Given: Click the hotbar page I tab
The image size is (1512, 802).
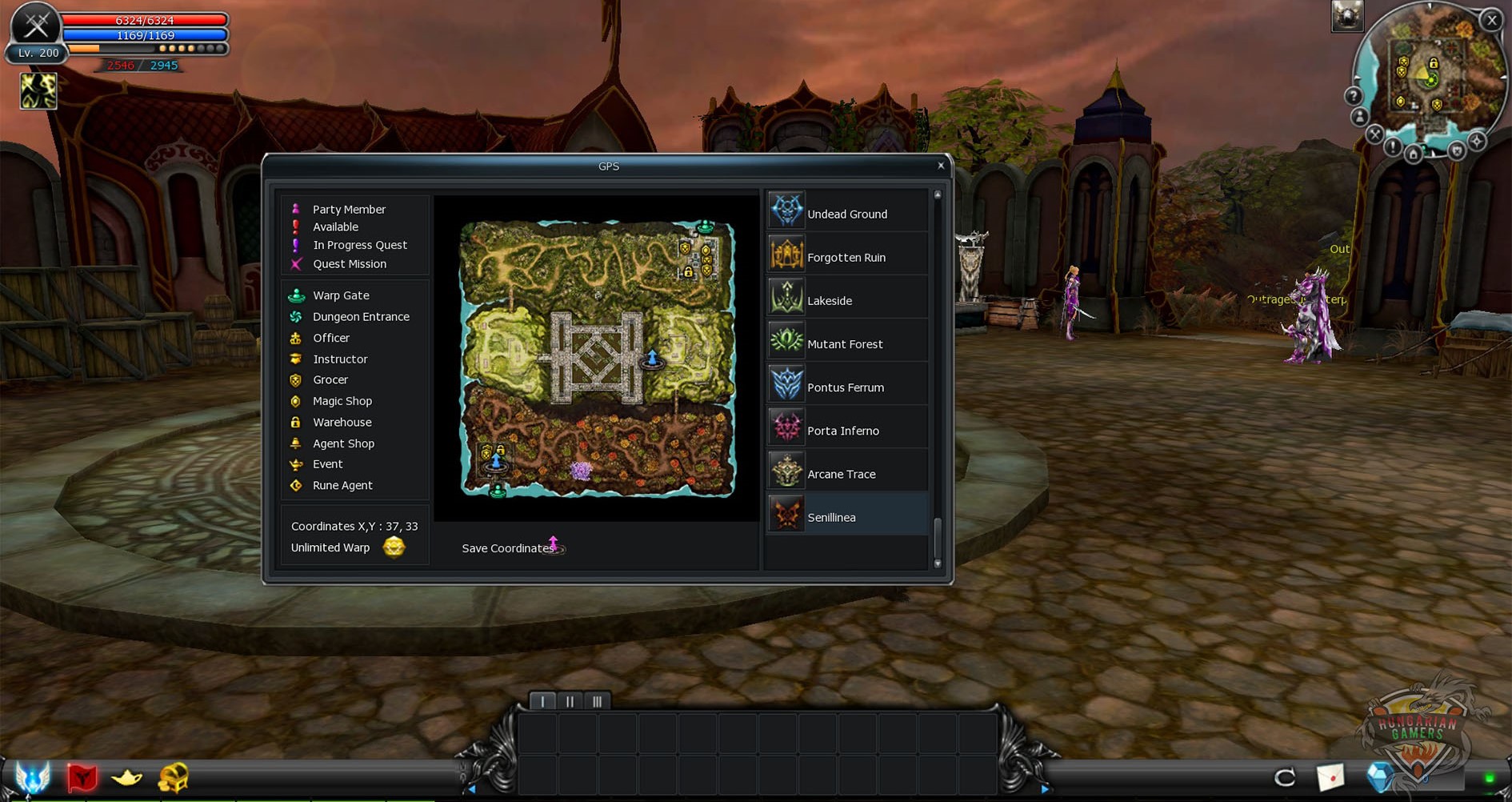Looking at the screenshot, I should coord(542,702).
